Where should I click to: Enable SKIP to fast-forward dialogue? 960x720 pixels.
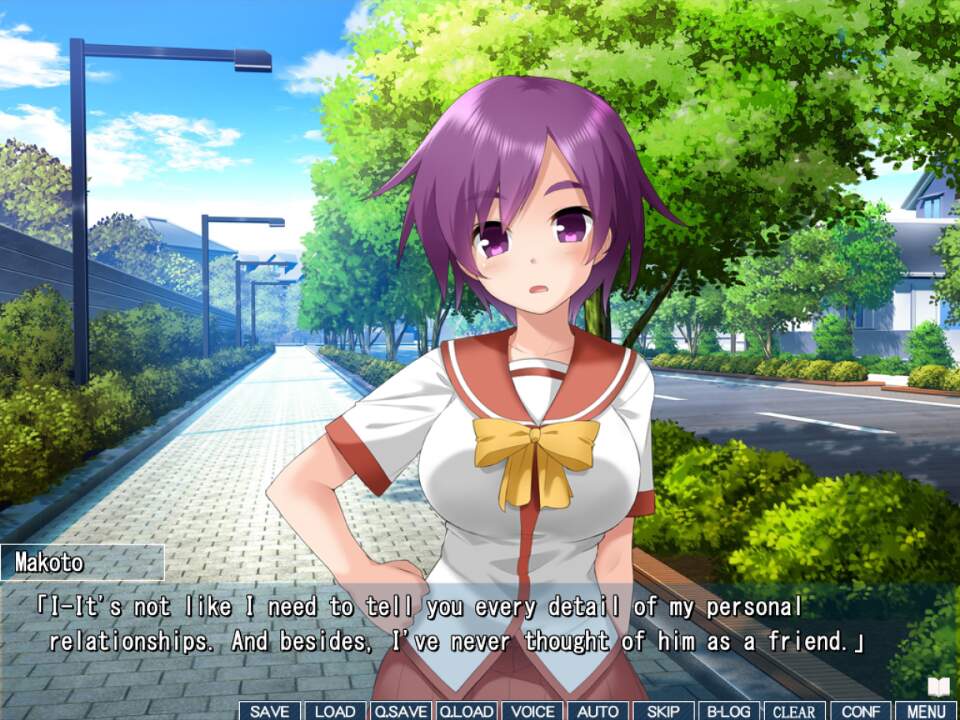tap(663, 711)
